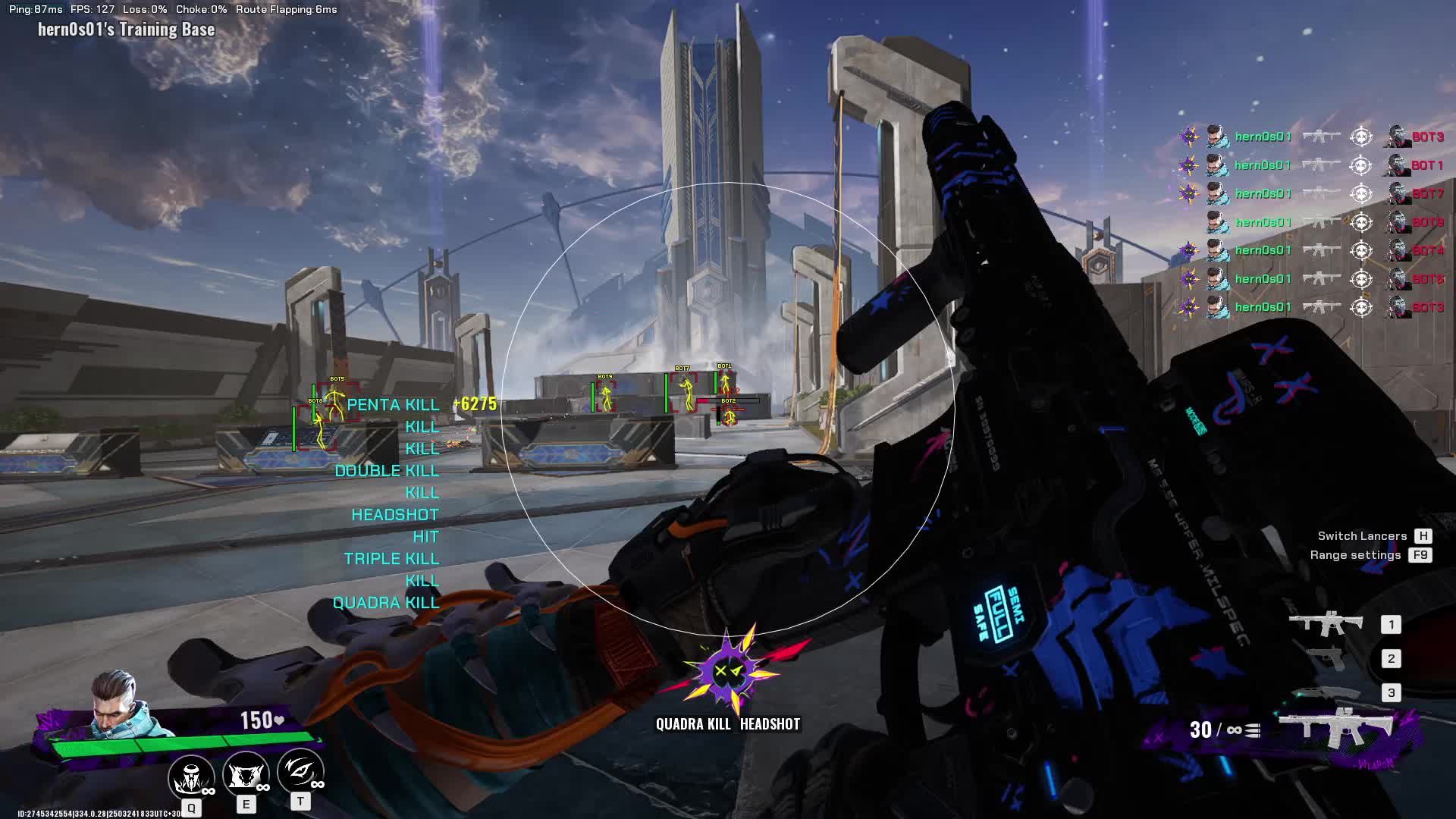Viewport: 1456px width, 819px height.
Task: Activate the beast face E ability
Action: 246,776
